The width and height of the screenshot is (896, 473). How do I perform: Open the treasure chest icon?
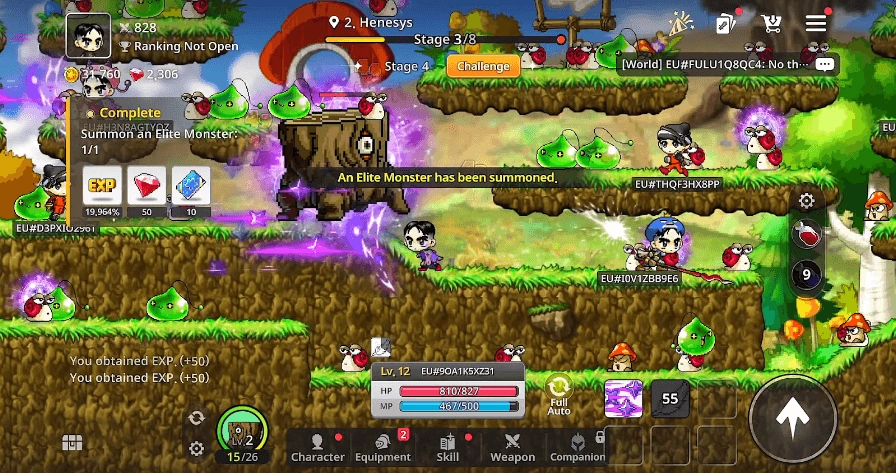pos(71,443)
